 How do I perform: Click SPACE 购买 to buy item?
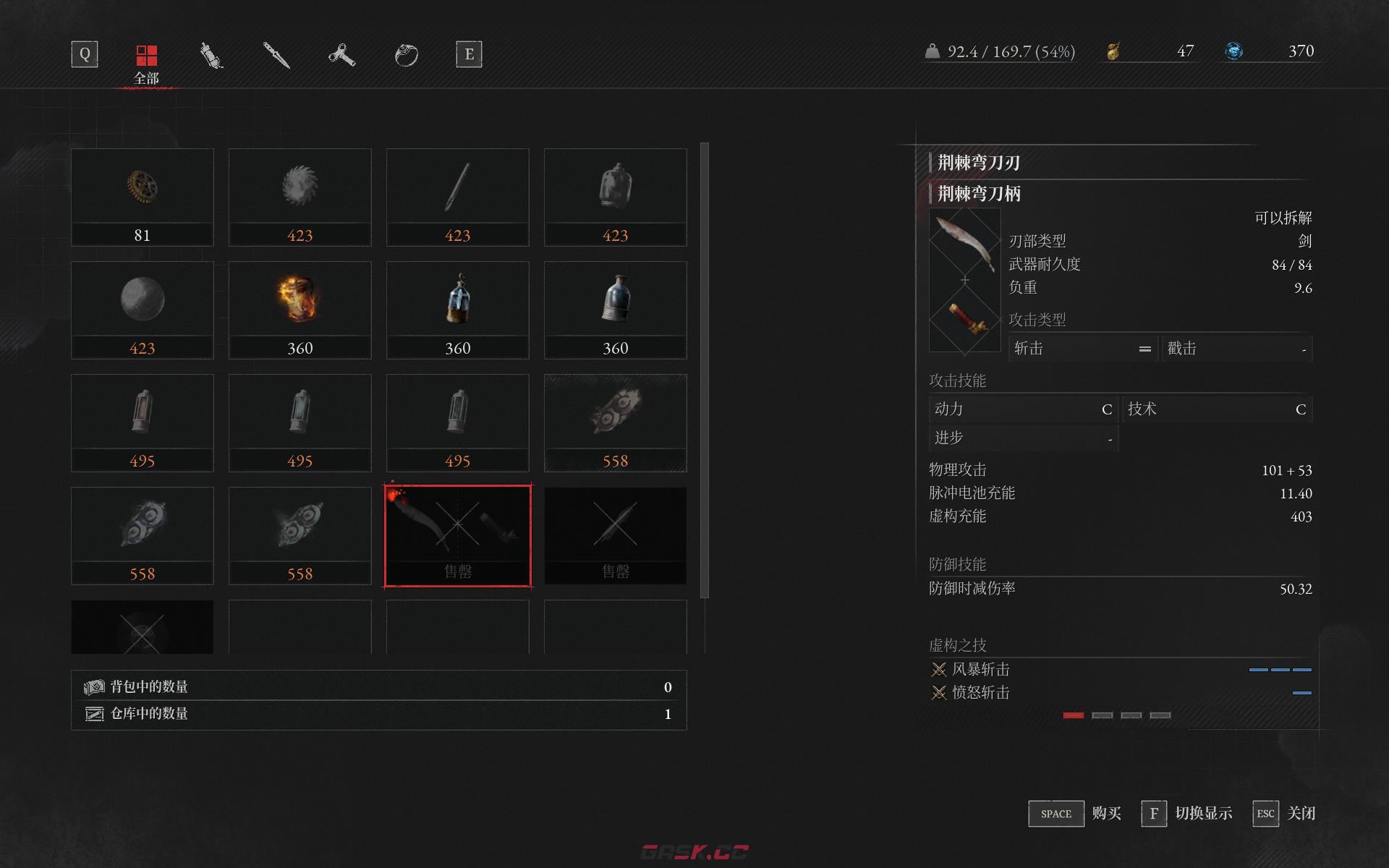coord(1055,813)
